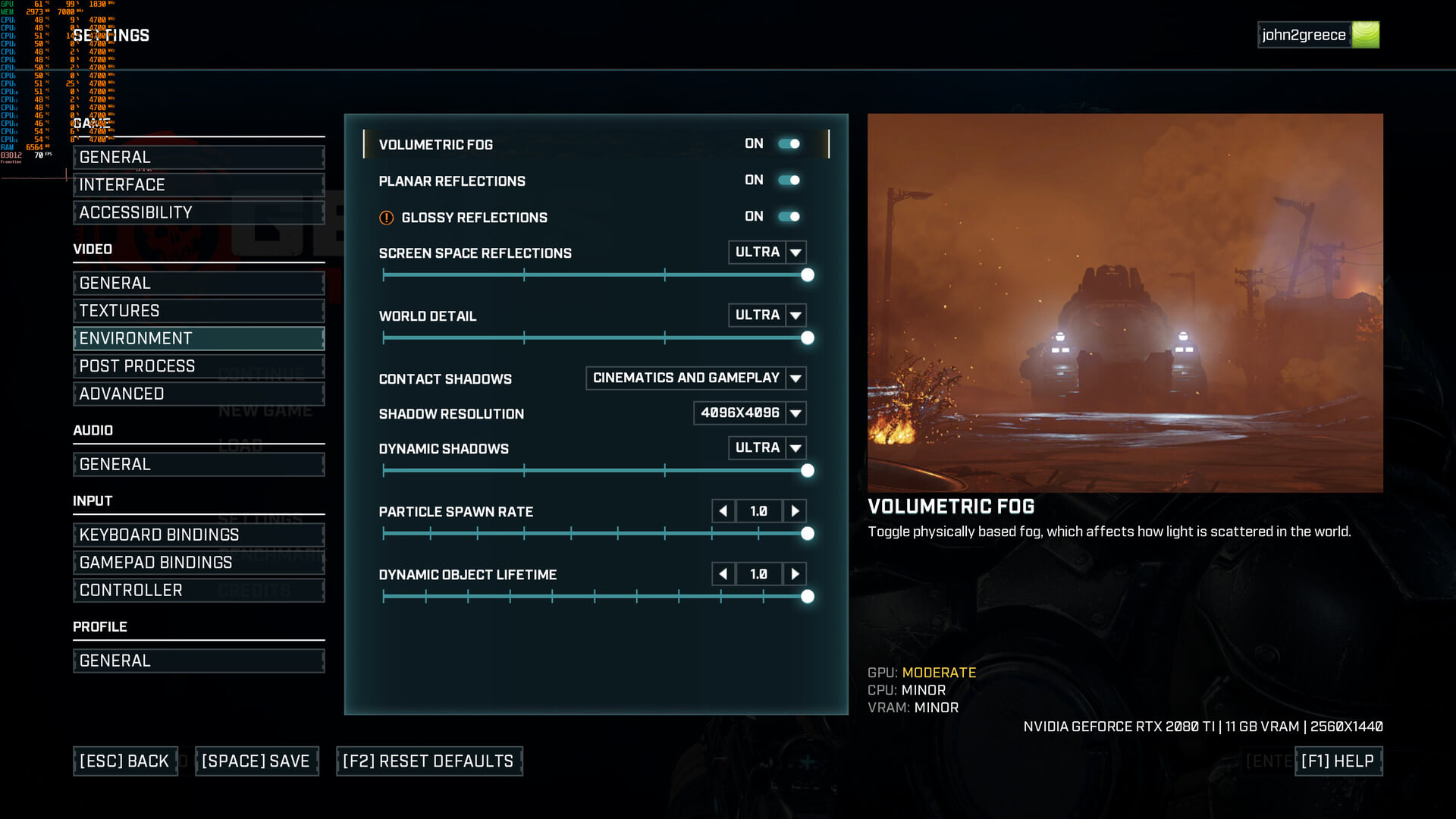Open the World Detail dropdown
This screenshot has height=819, width=1456.
coord(795,315)
